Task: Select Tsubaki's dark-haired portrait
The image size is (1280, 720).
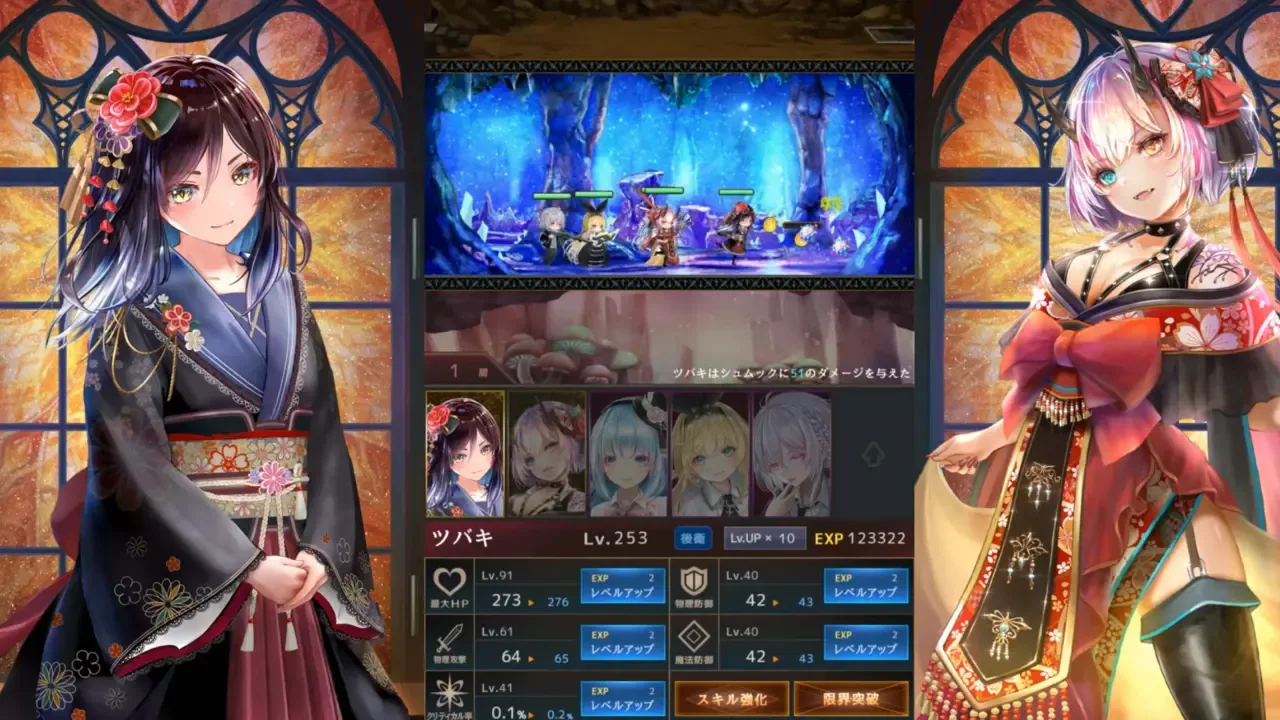Action: click(x=465, y=453)
